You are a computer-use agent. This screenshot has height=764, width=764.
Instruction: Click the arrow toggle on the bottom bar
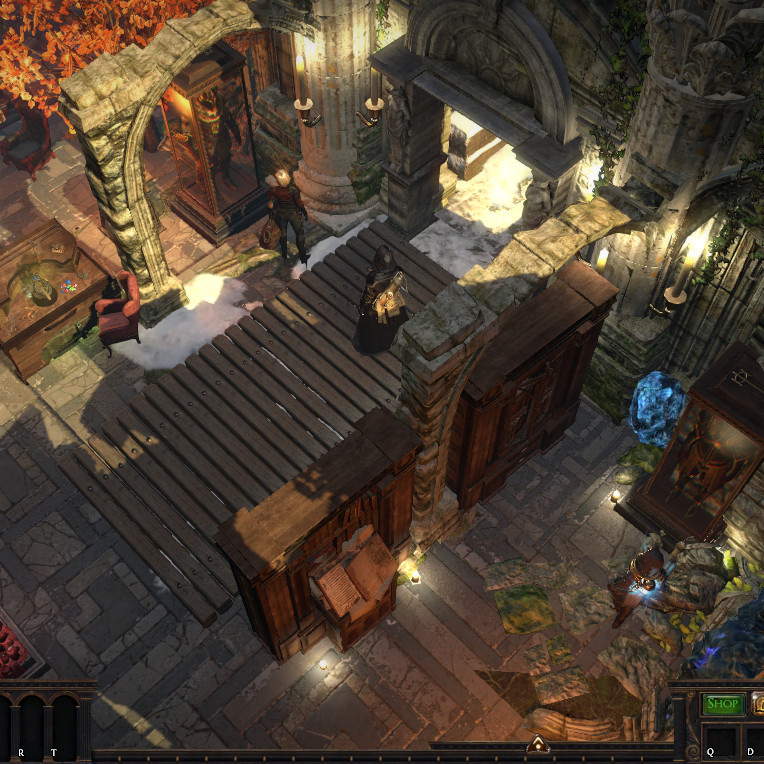click(x=538, y=743)
